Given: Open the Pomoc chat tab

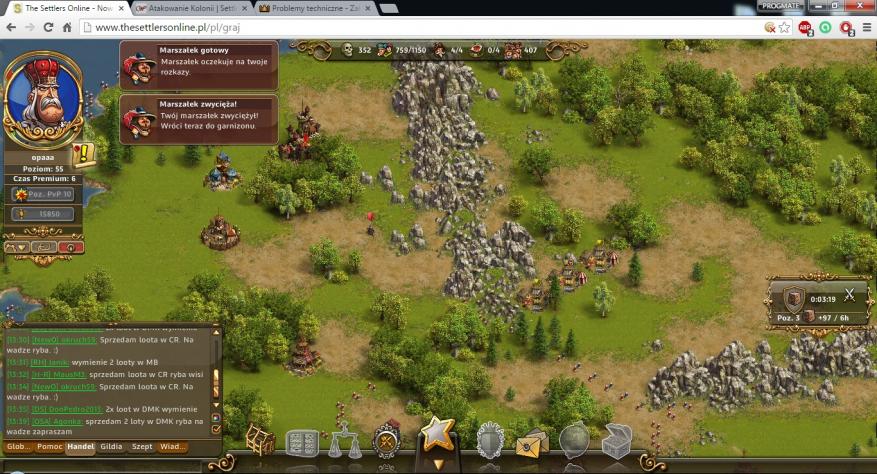Looking at the screenshot, I should click(50, 447).
